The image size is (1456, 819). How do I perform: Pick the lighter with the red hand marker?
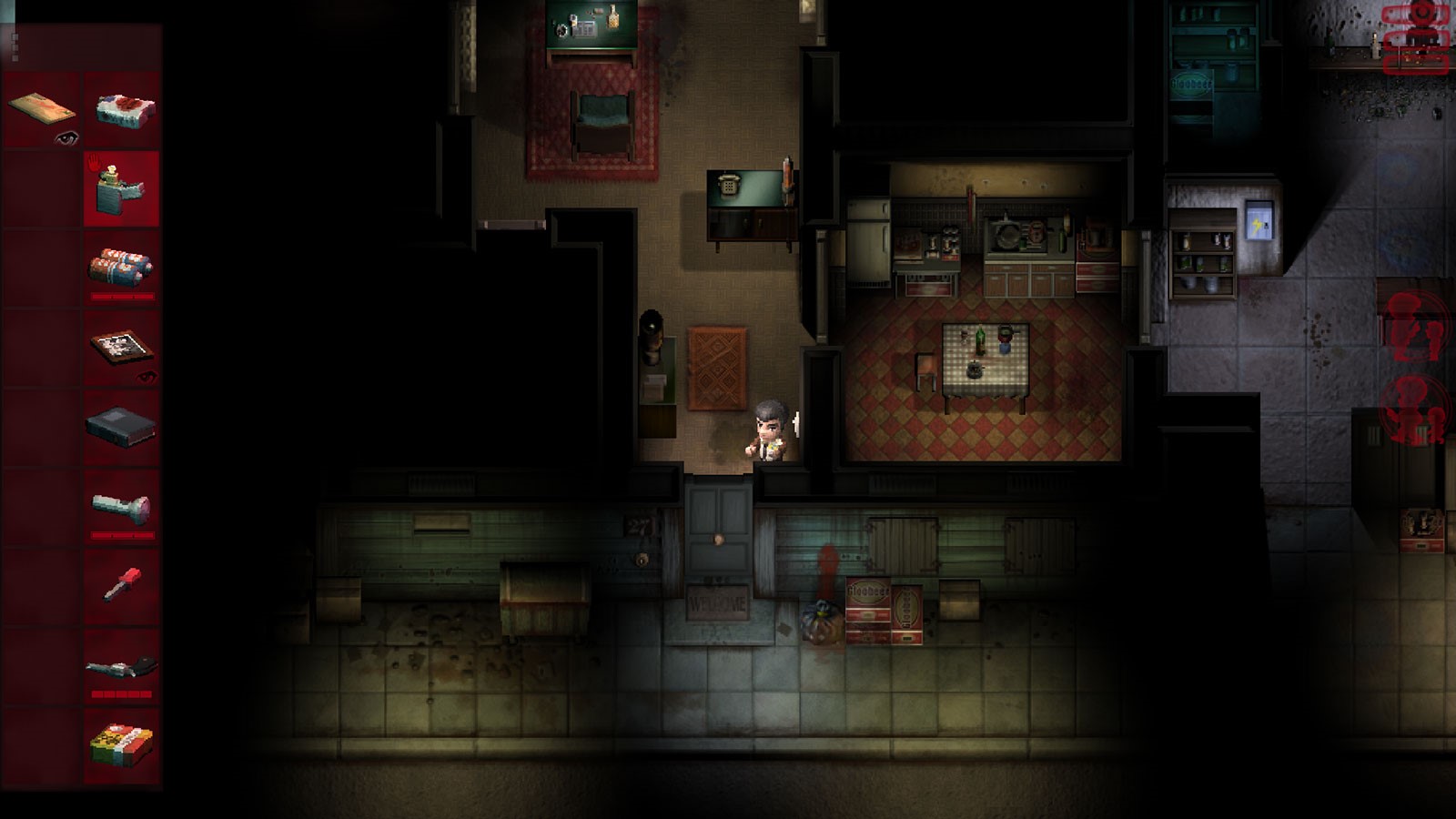(x=122, y=189)
